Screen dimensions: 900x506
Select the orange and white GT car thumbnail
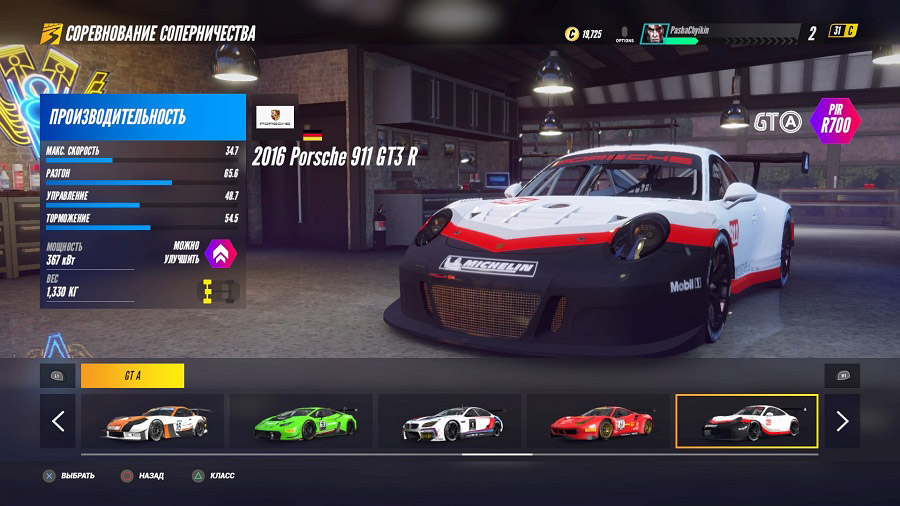point(153,421)
